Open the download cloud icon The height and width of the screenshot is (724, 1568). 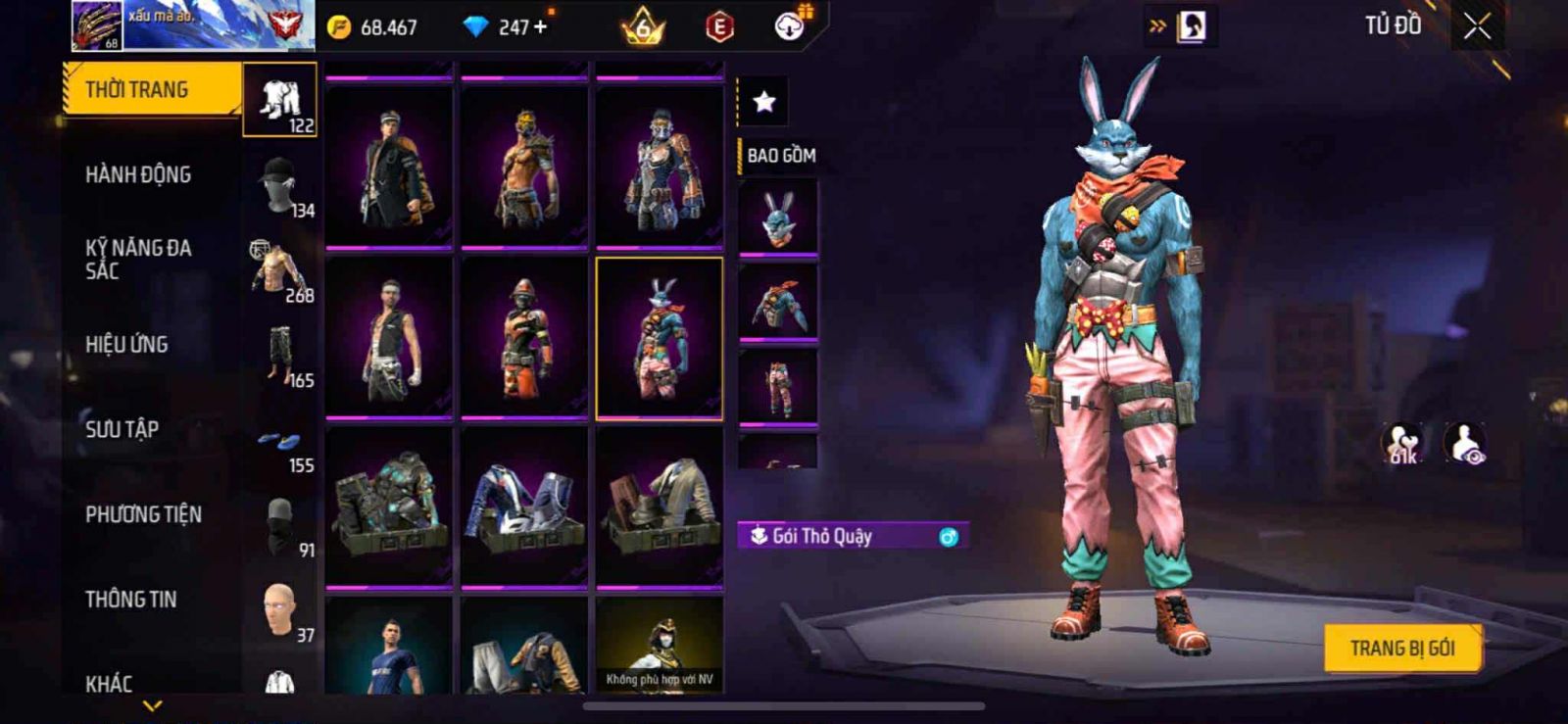(x=789, y=26)
